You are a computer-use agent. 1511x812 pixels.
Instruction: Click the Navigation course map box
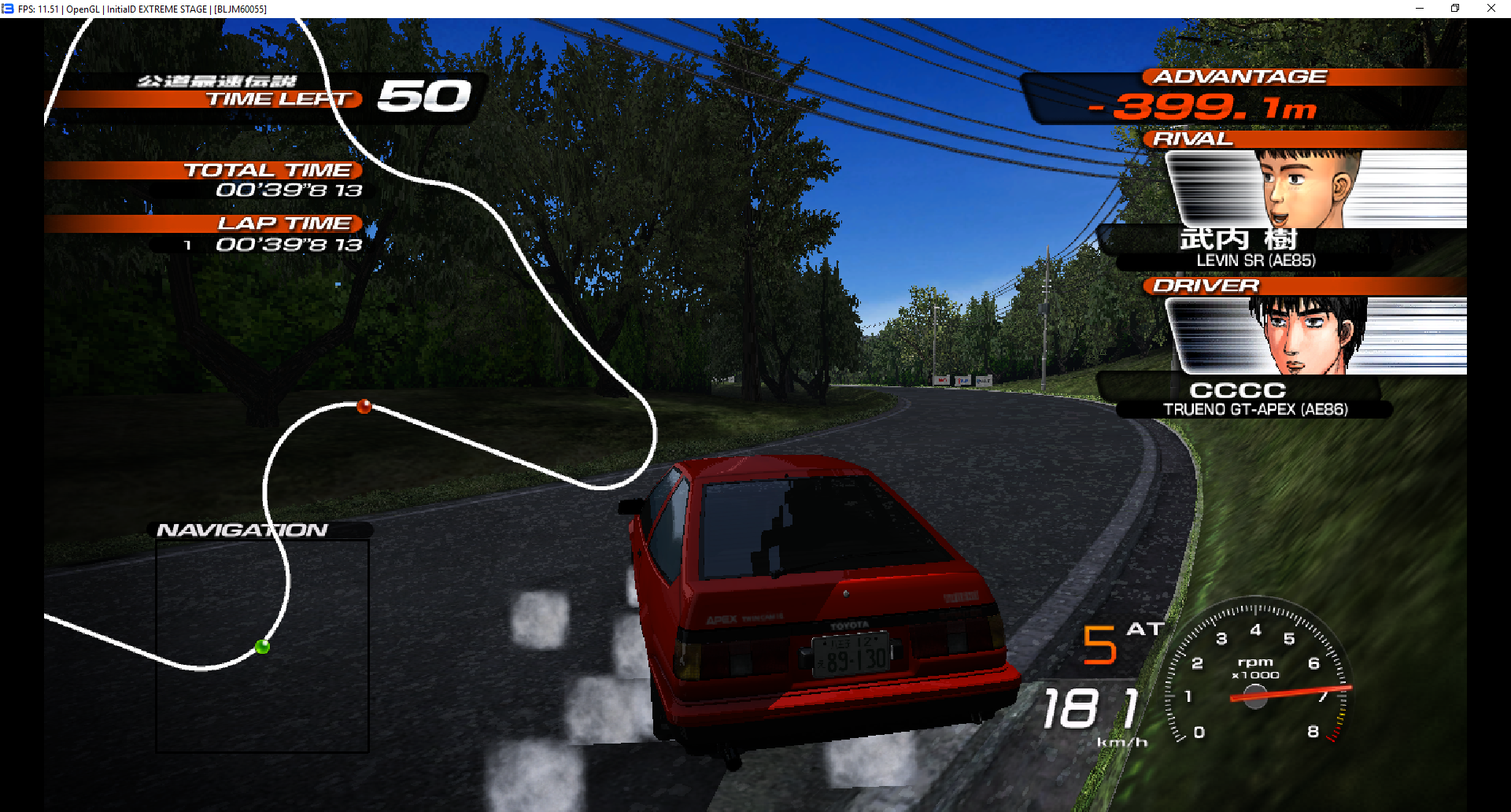[x=262, y=645]
